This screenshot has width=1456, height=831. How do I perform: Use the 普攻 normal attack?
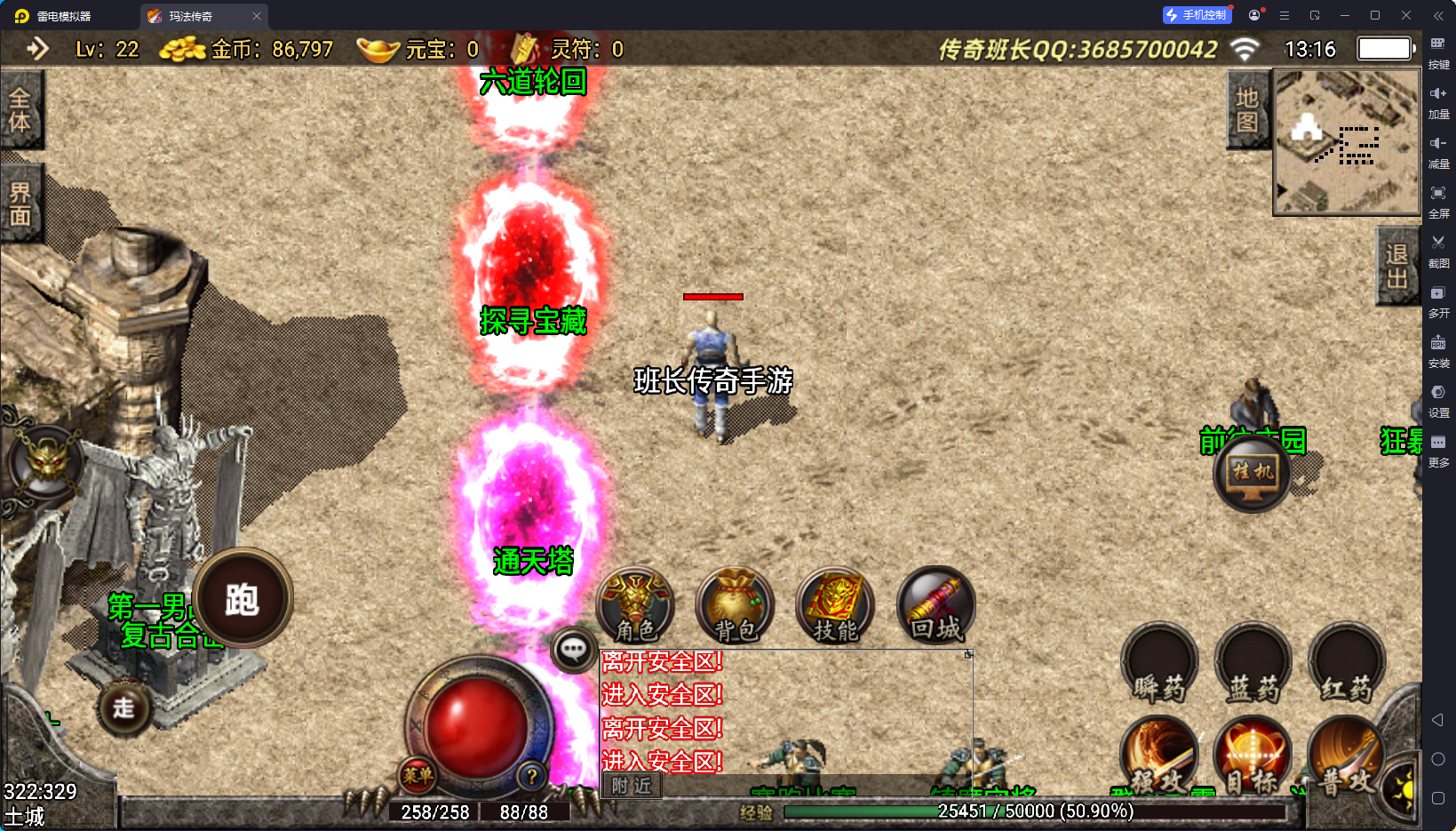[1345, 755]
